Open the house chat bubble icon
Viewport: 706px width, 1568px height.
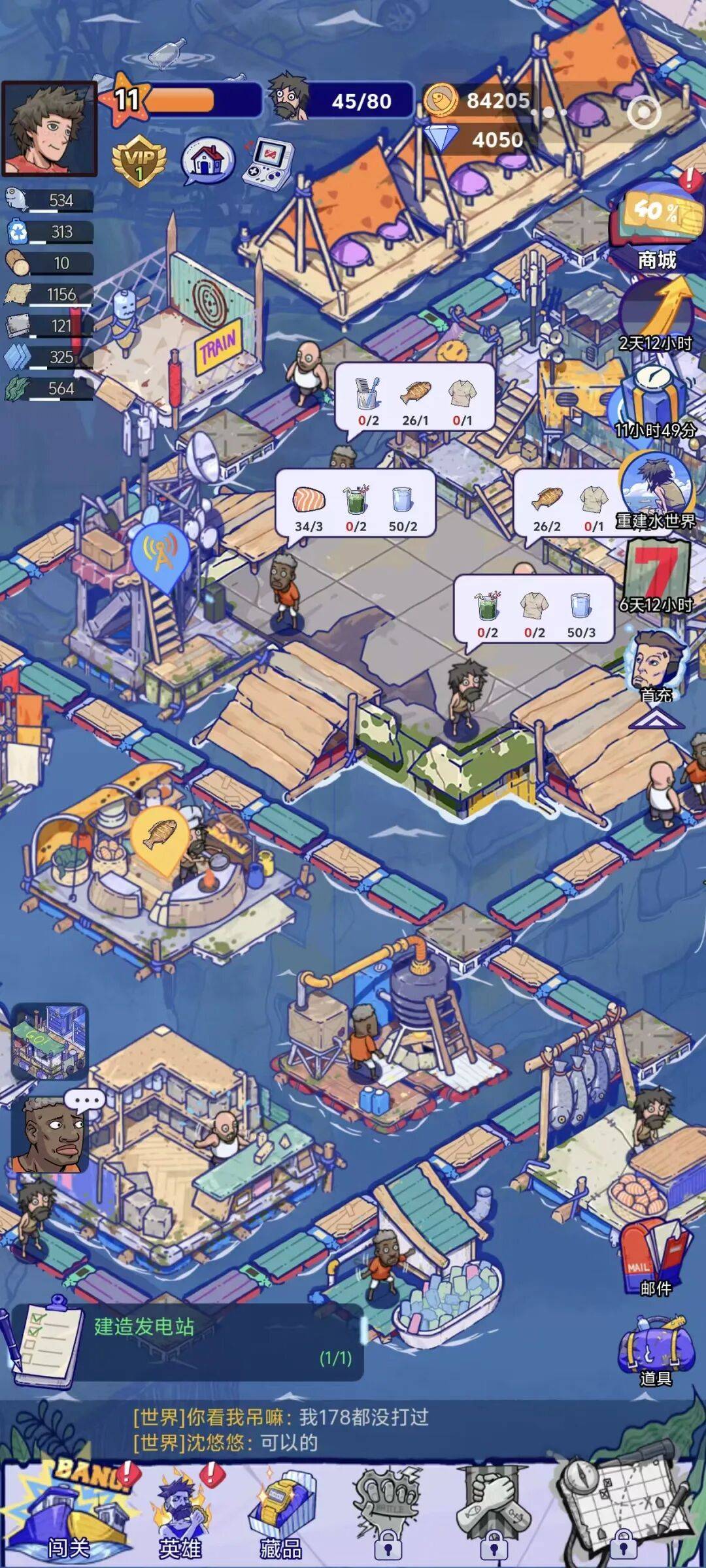pyautogui.click(x=208, y=160)
